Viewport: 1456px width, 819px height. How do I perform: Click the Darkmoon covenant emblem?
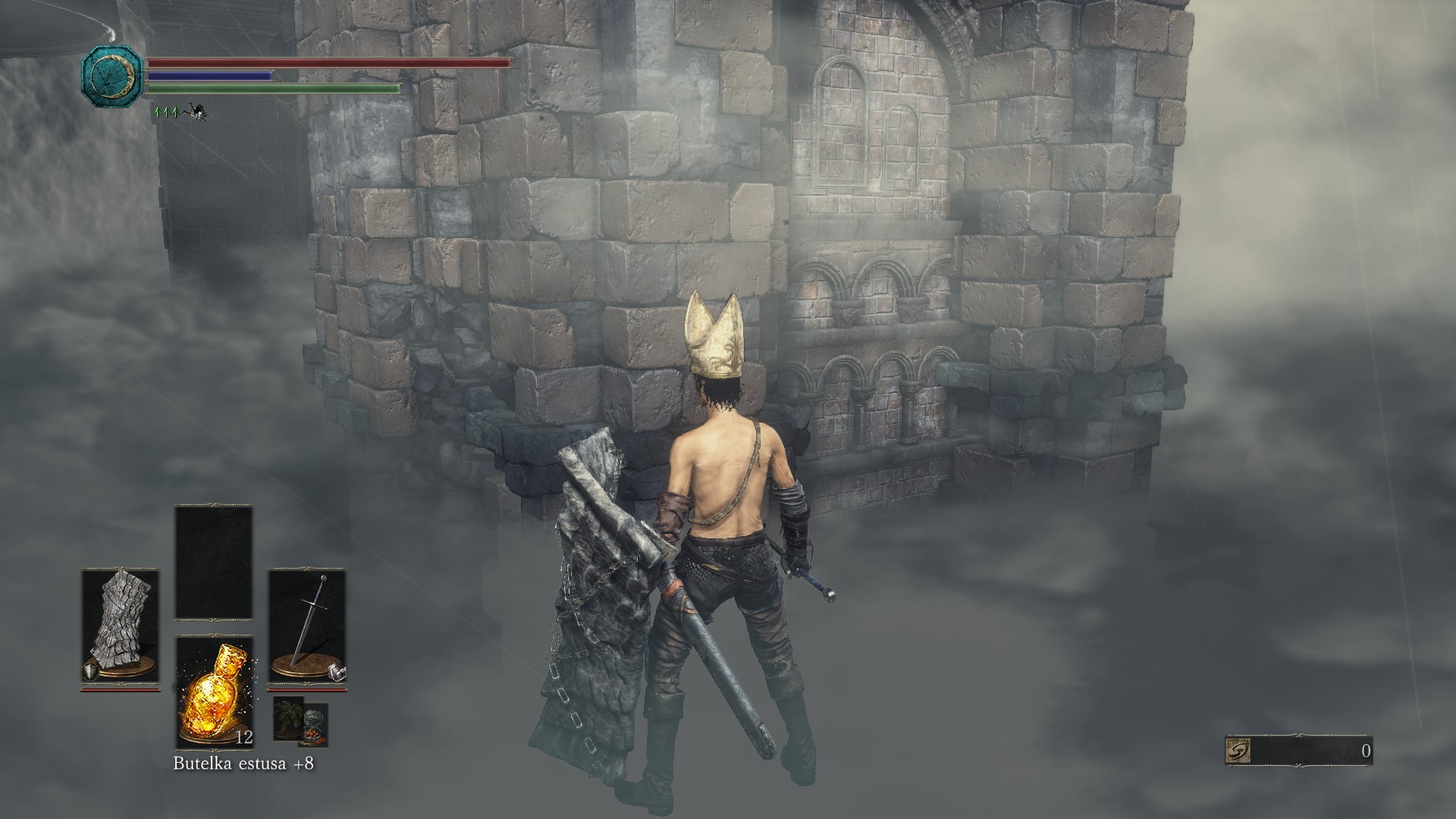coord(112,74)
